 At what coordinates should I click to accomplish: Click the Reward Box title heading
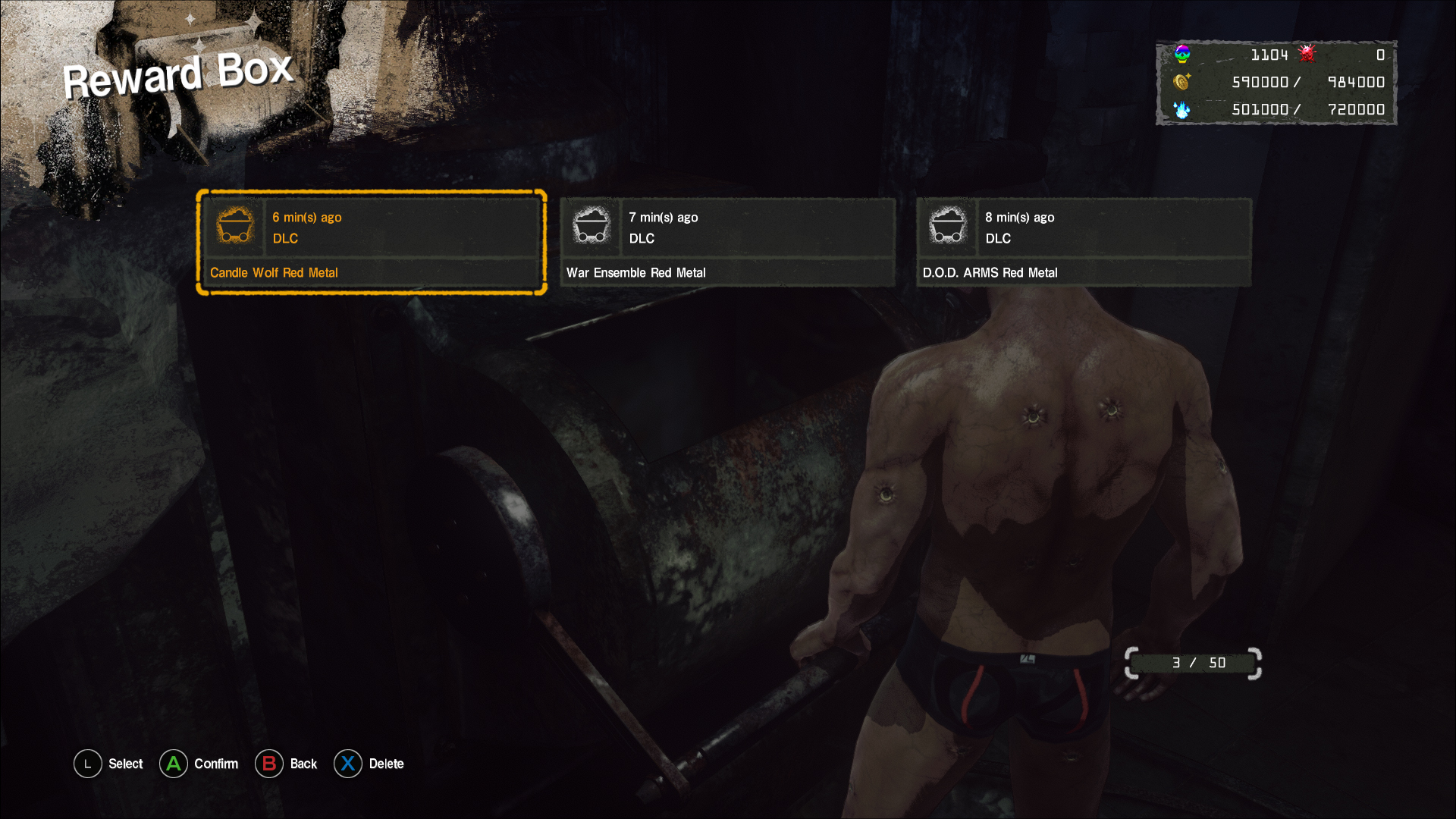point(177,72)
